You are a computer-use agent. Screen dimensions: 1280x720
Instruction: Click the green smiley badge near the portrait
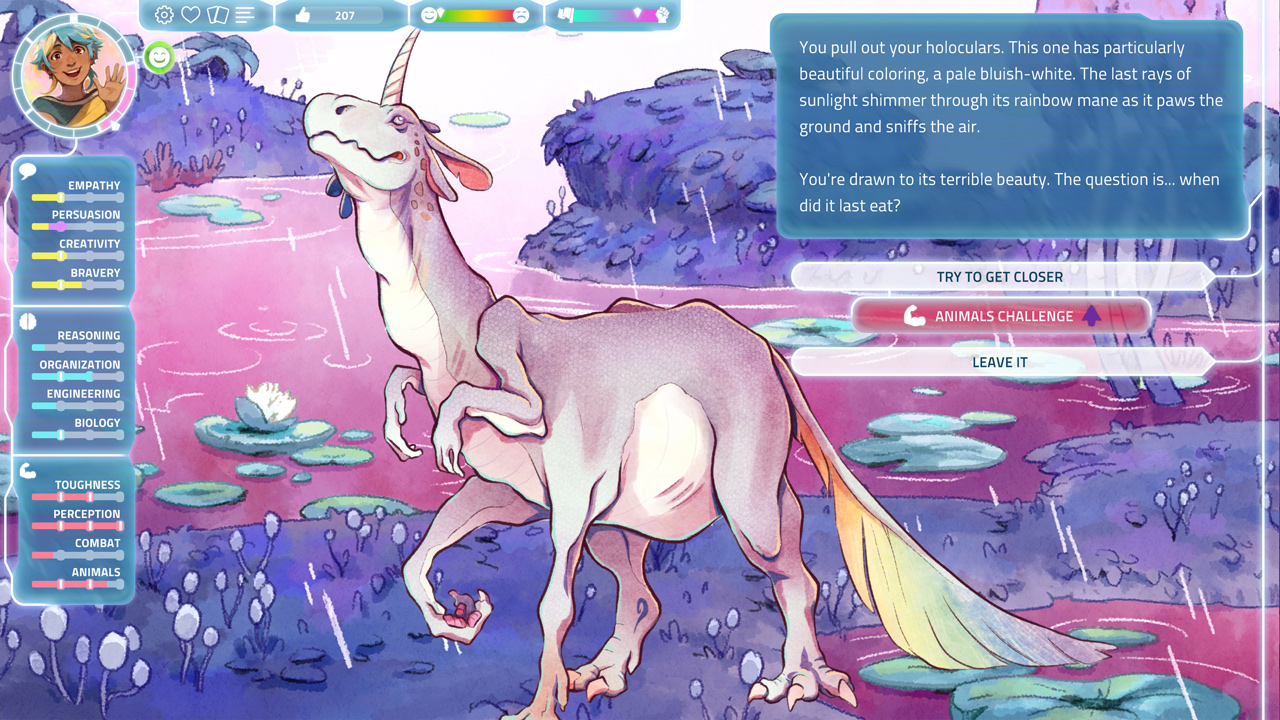click(158, 58)
